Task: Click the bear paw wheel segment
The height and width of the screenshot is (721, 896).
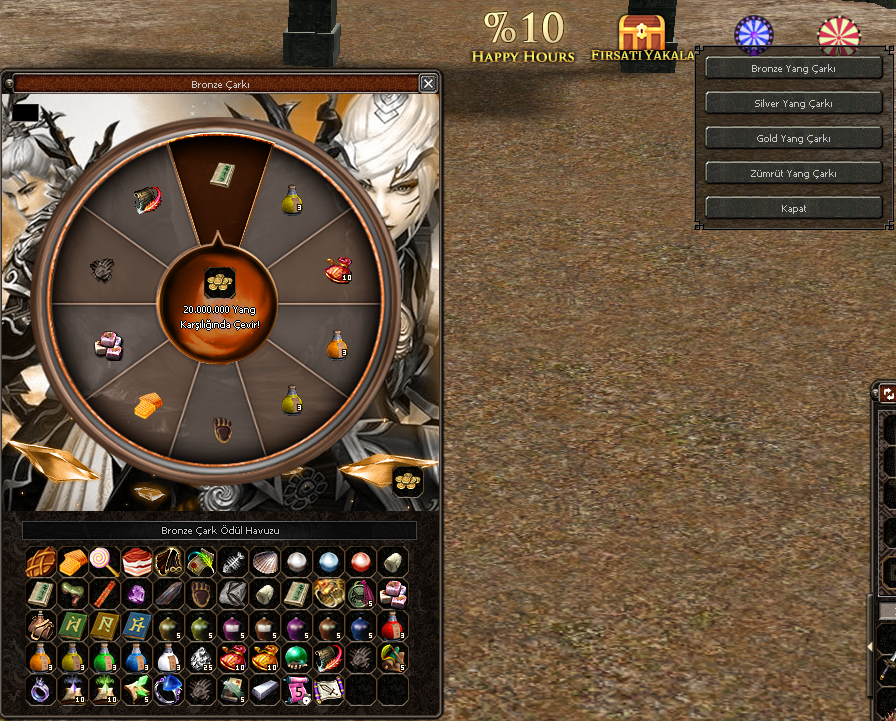Action: [223, 432]
